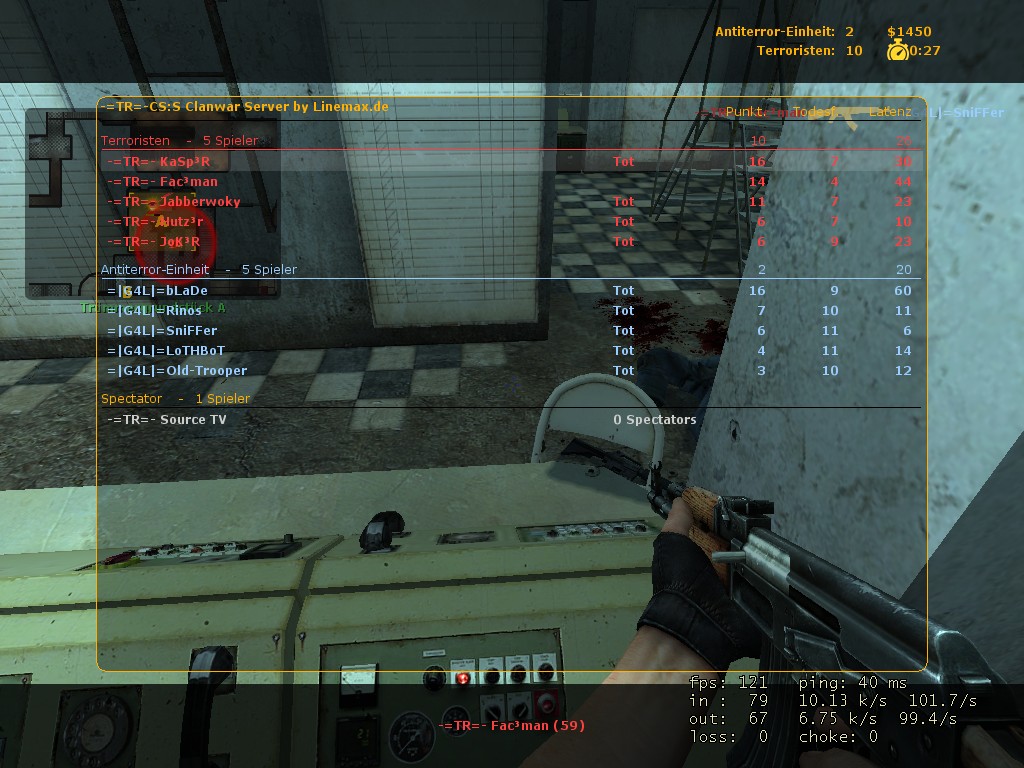Viewport: 1024px width, 768px height.
Task: Click the Antiterror-Einheit team header
Action: [198, 269]
